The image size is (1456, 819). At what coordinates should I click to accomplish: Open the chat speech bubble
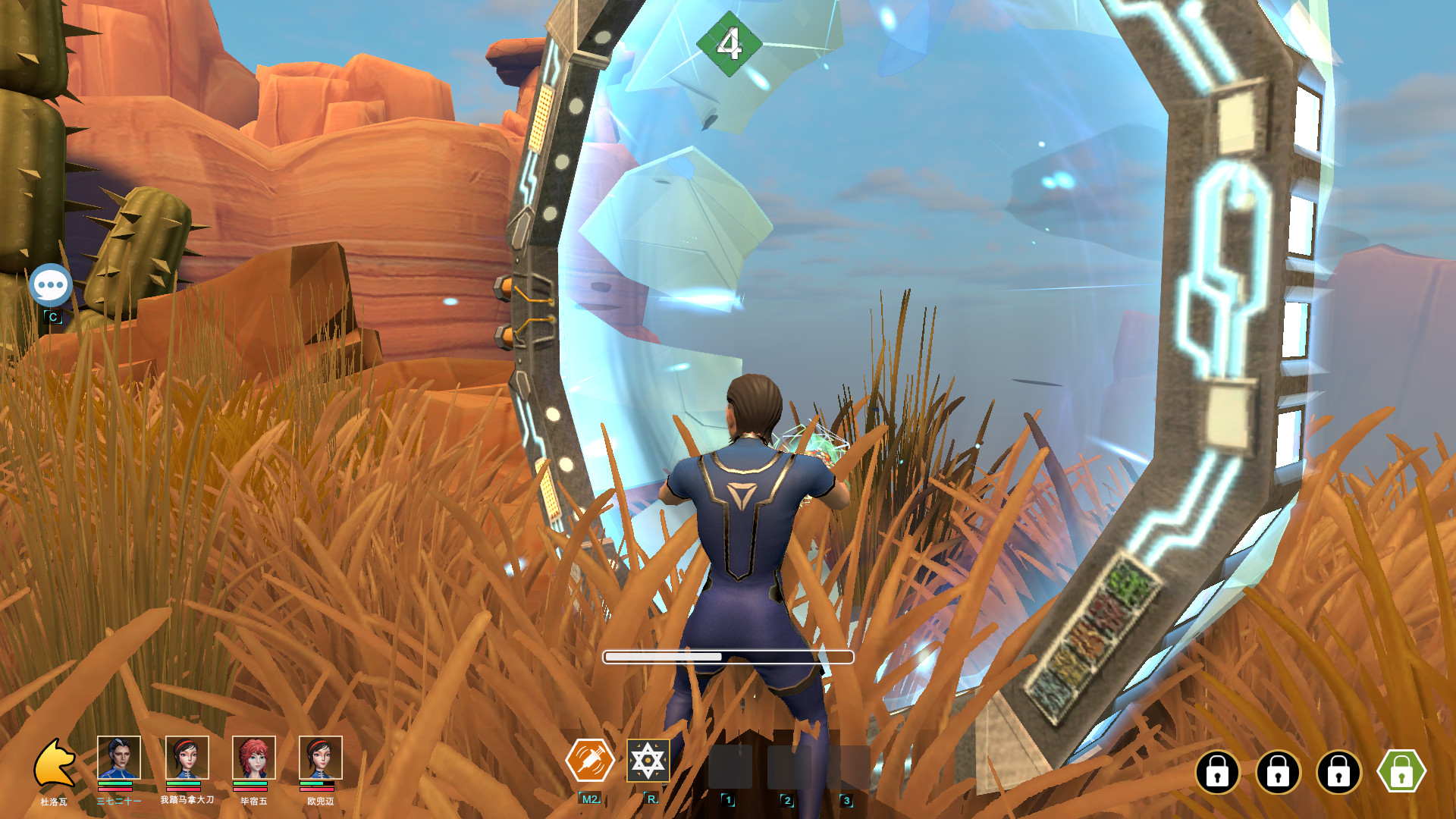(x=50, y=285)
